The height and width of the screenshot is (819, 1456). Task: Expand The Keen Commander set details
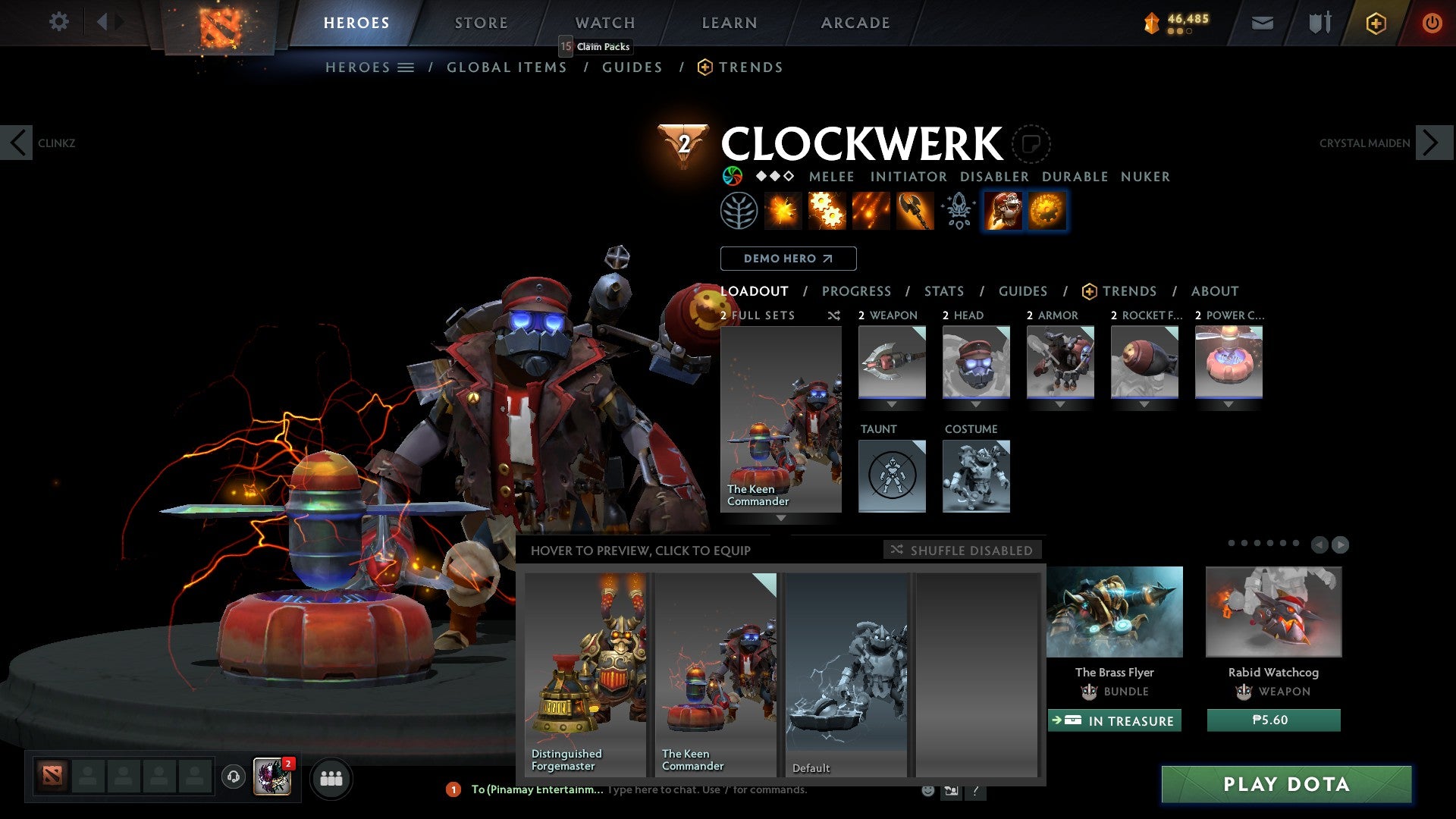(782, 519)
